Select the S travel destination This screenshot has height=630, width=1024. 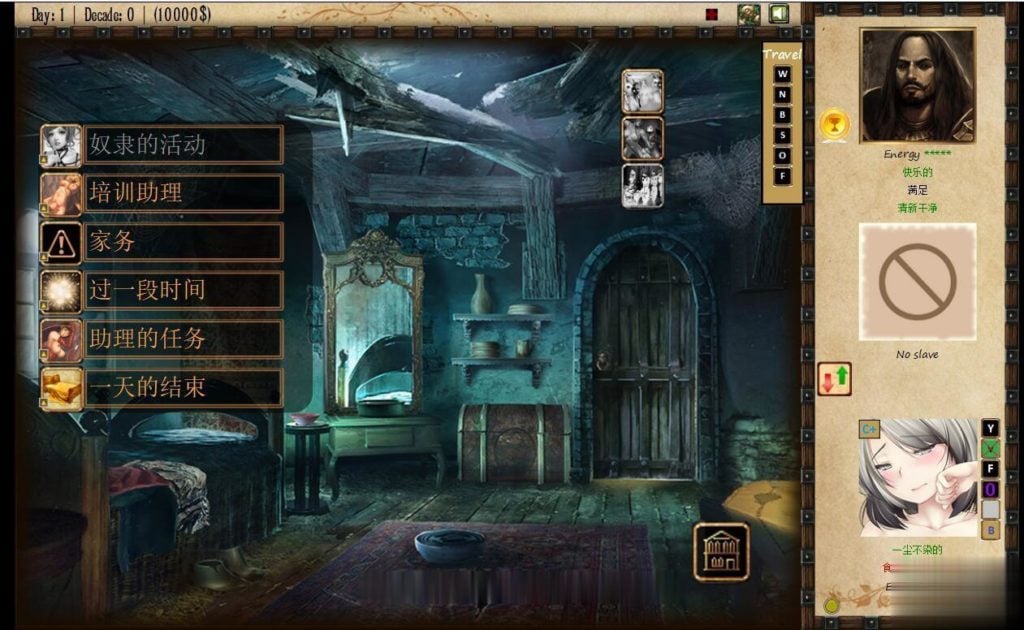click(783, 136)
